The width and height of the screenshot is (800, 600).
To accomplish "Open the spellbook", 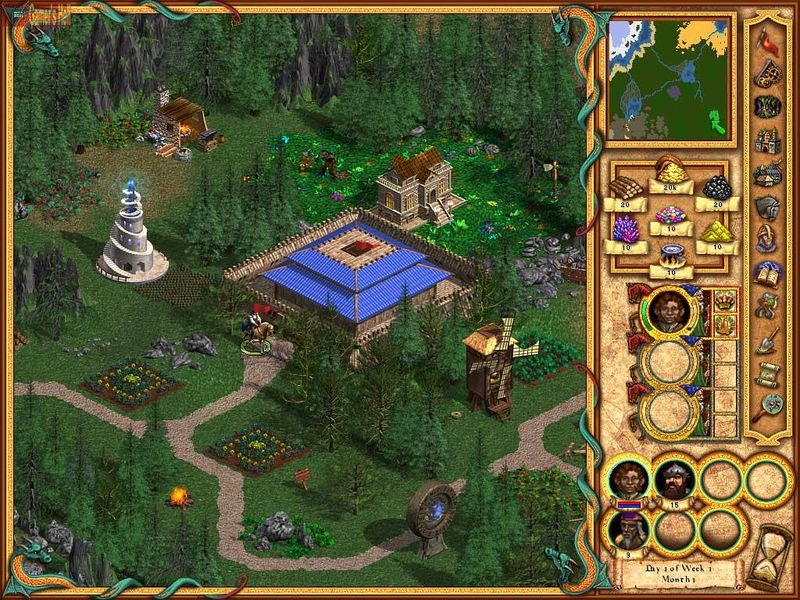I will coord(767,274).
